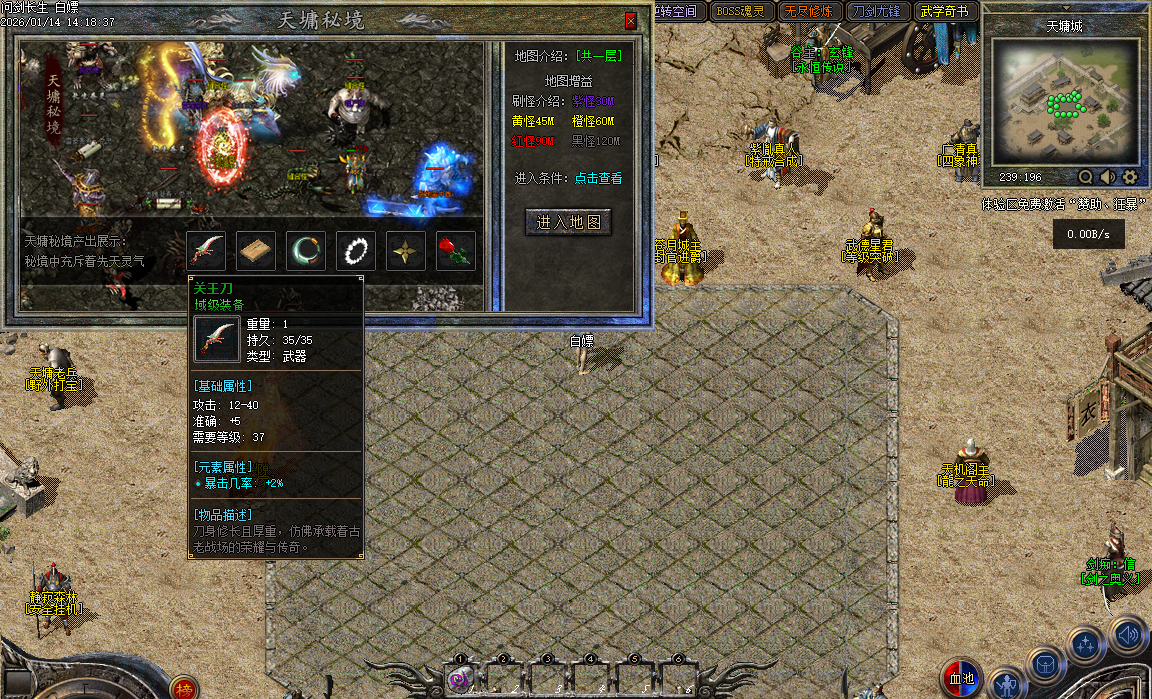Close the 天墉秘境 window
Image resolution: width=1152 pixels, height=699 pixels.
pos(630,21)
